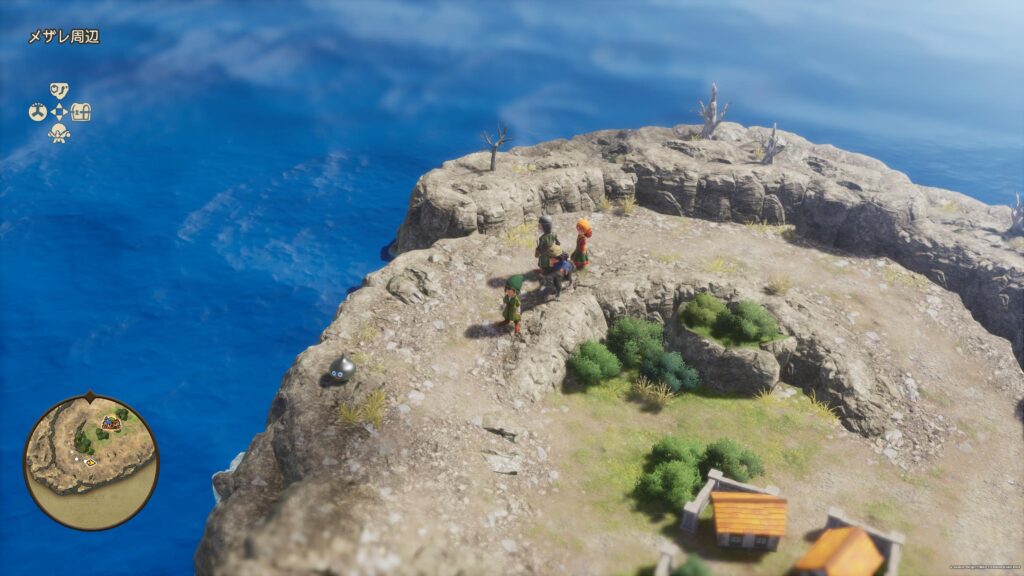This screenshot has width=1024, height=576.
Task: Select the round three-pronged symbol icon
Action: pos(38,112)
